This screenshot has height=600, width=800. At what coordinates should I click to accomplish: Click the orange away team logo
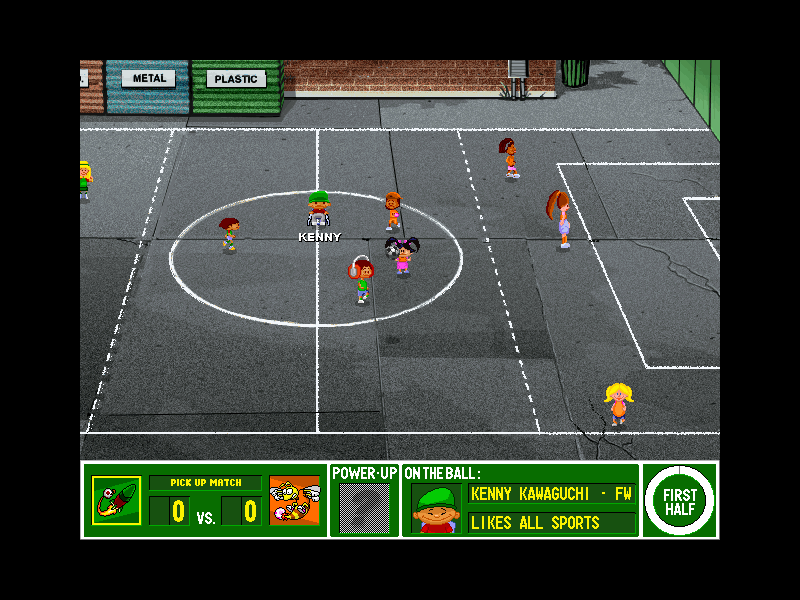[294, 500]
